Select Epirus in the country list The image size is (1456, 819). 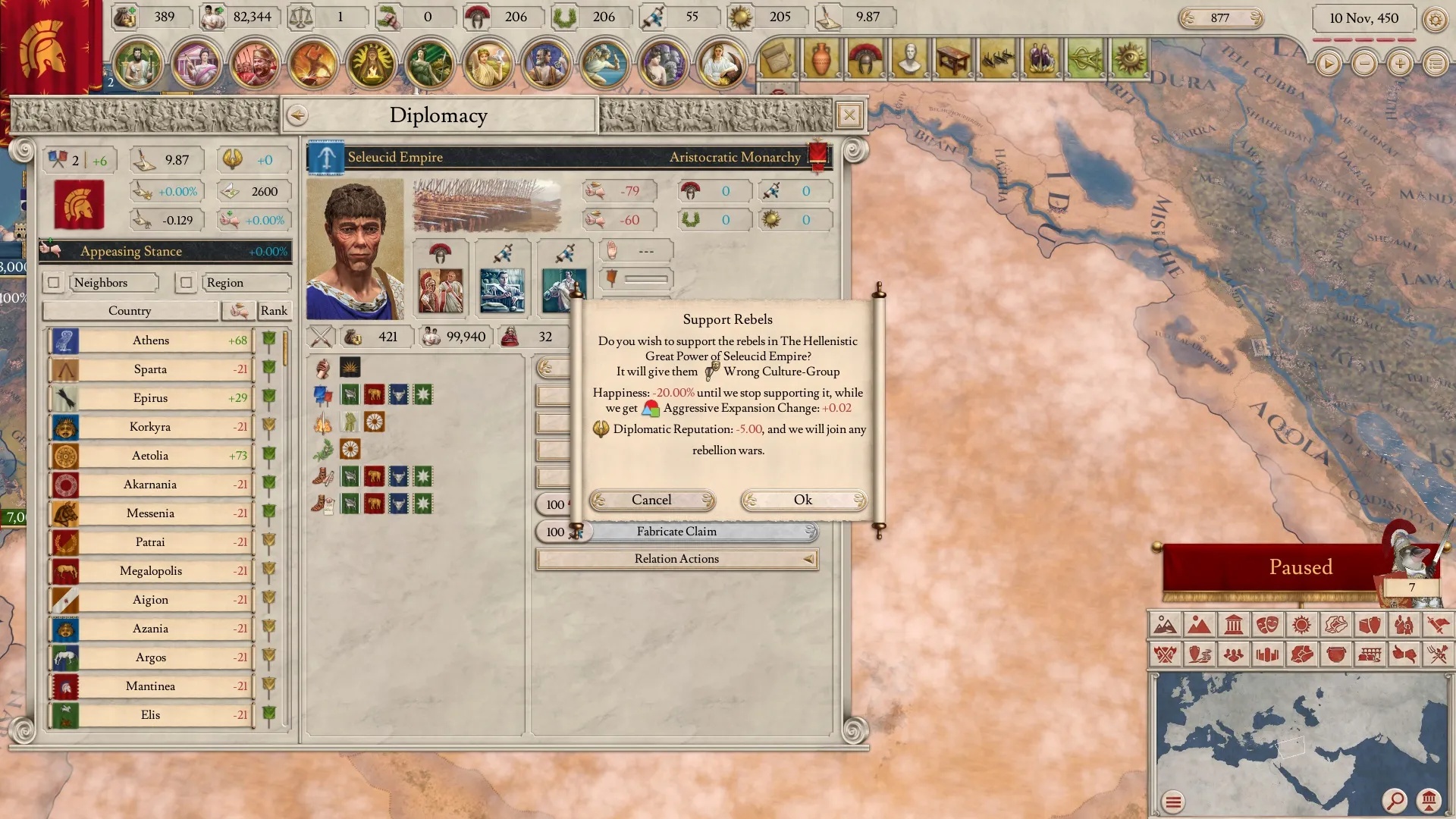click(151, 398)
